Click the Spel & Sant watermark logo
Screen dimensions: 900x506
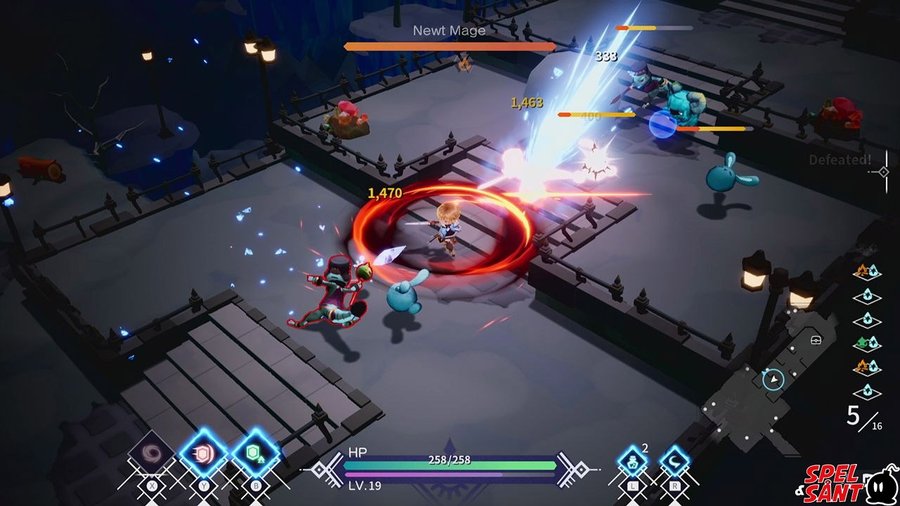[x=846, y=482]
